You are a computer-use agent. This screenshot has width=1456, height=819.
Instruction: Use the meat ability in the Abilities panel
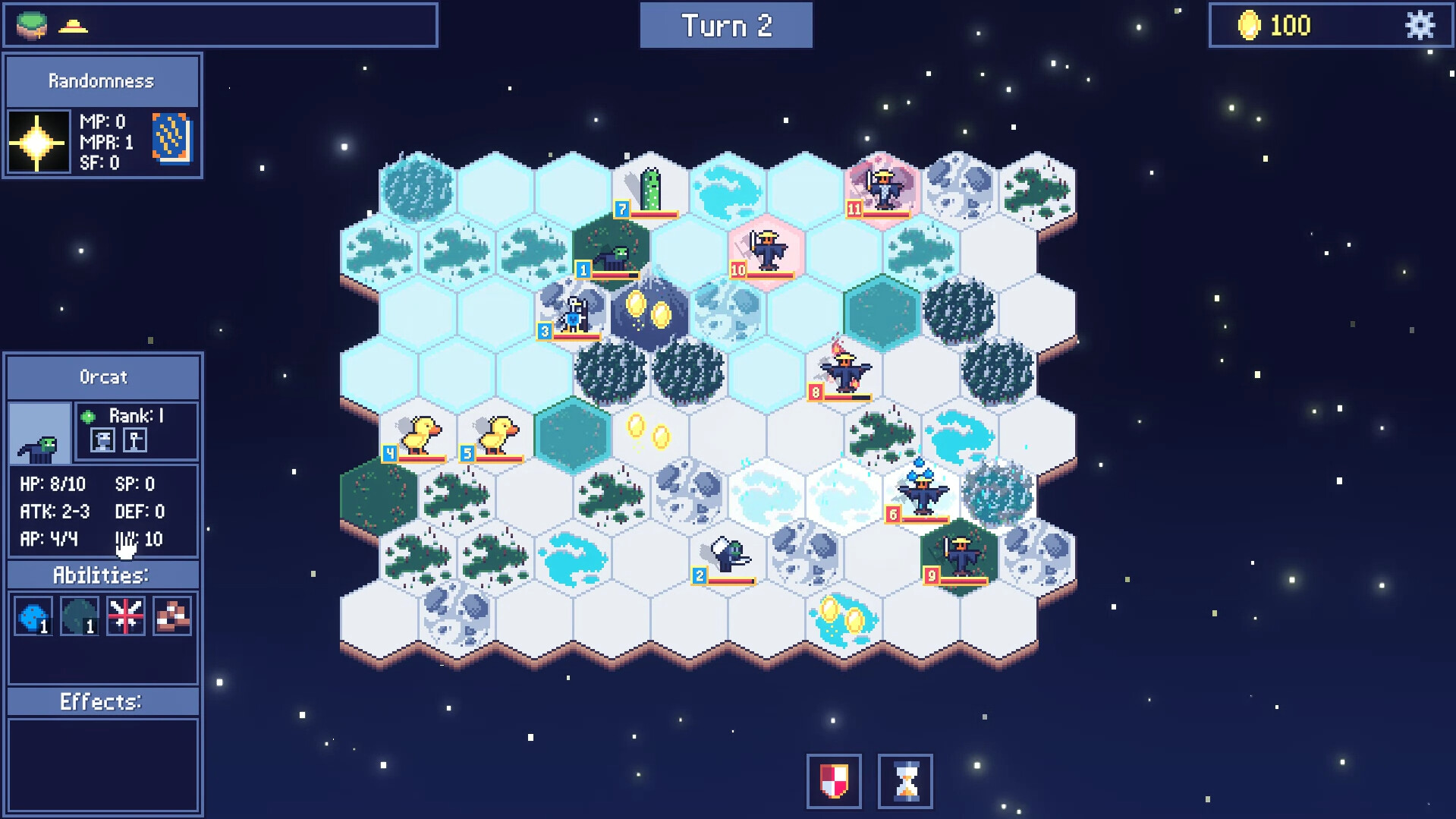tap(171, 616)
